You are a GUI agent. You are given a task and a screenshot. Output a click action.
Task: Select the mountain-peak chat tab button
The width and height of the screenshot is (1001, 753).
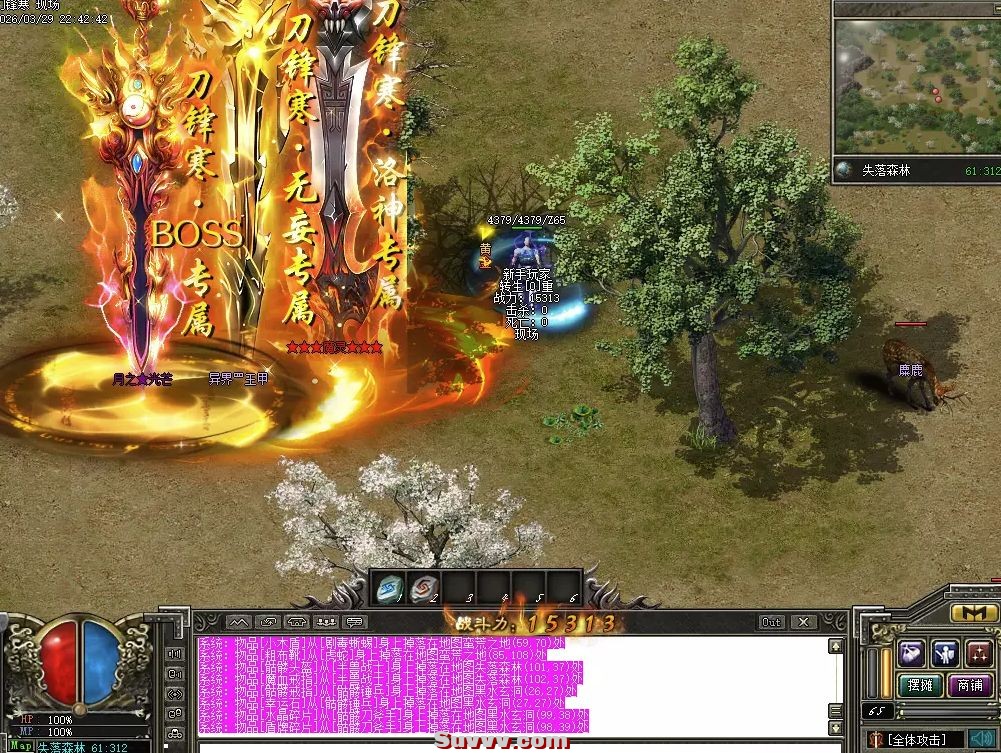point(237,622)
